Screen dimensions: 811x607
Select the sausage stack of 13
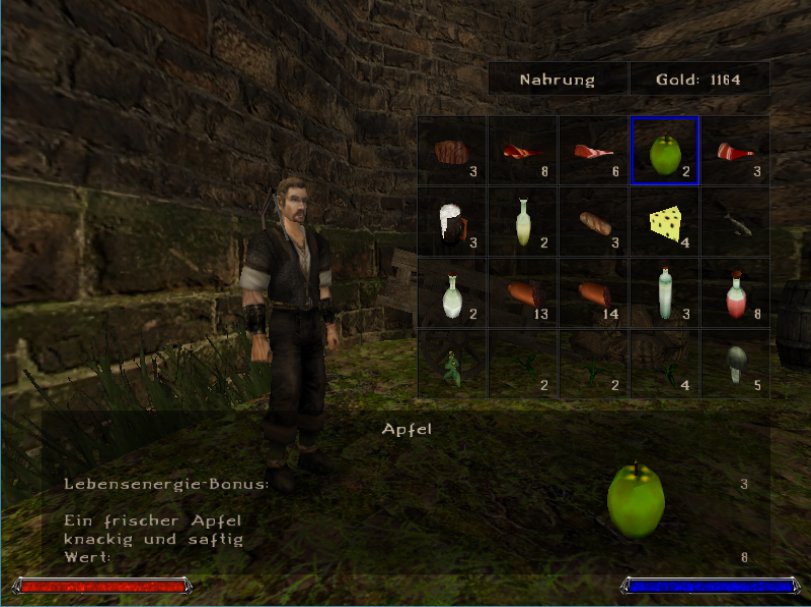click(523, 292)
